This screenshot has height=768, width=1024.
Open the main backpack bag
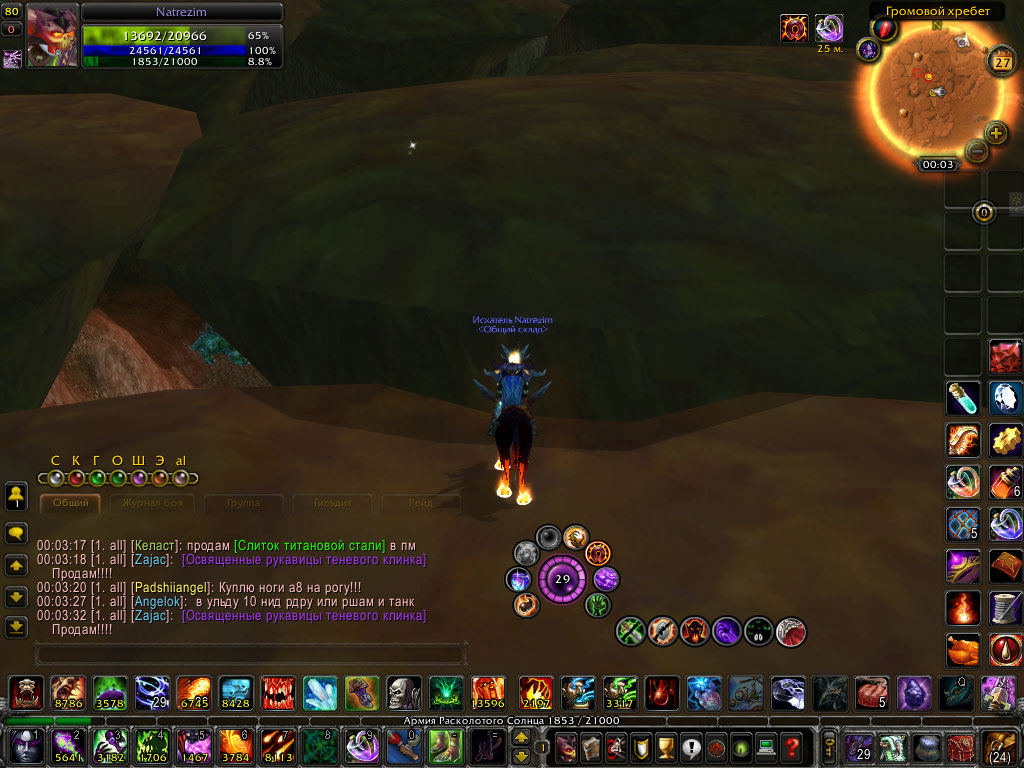coord(1000,746)
